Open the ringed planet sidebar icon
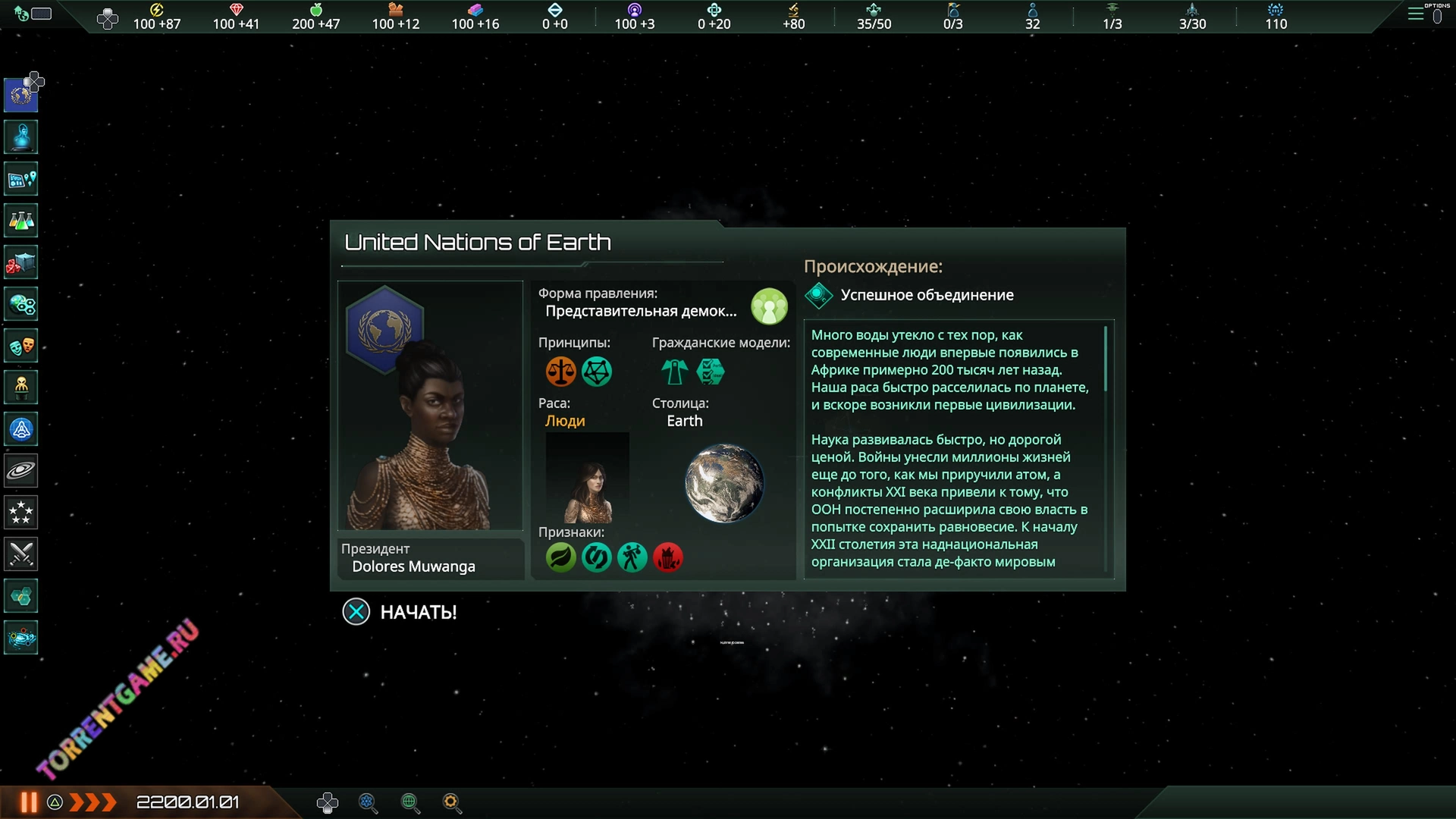The width and height of the screenshot is (1456, 819). [21, 471]
